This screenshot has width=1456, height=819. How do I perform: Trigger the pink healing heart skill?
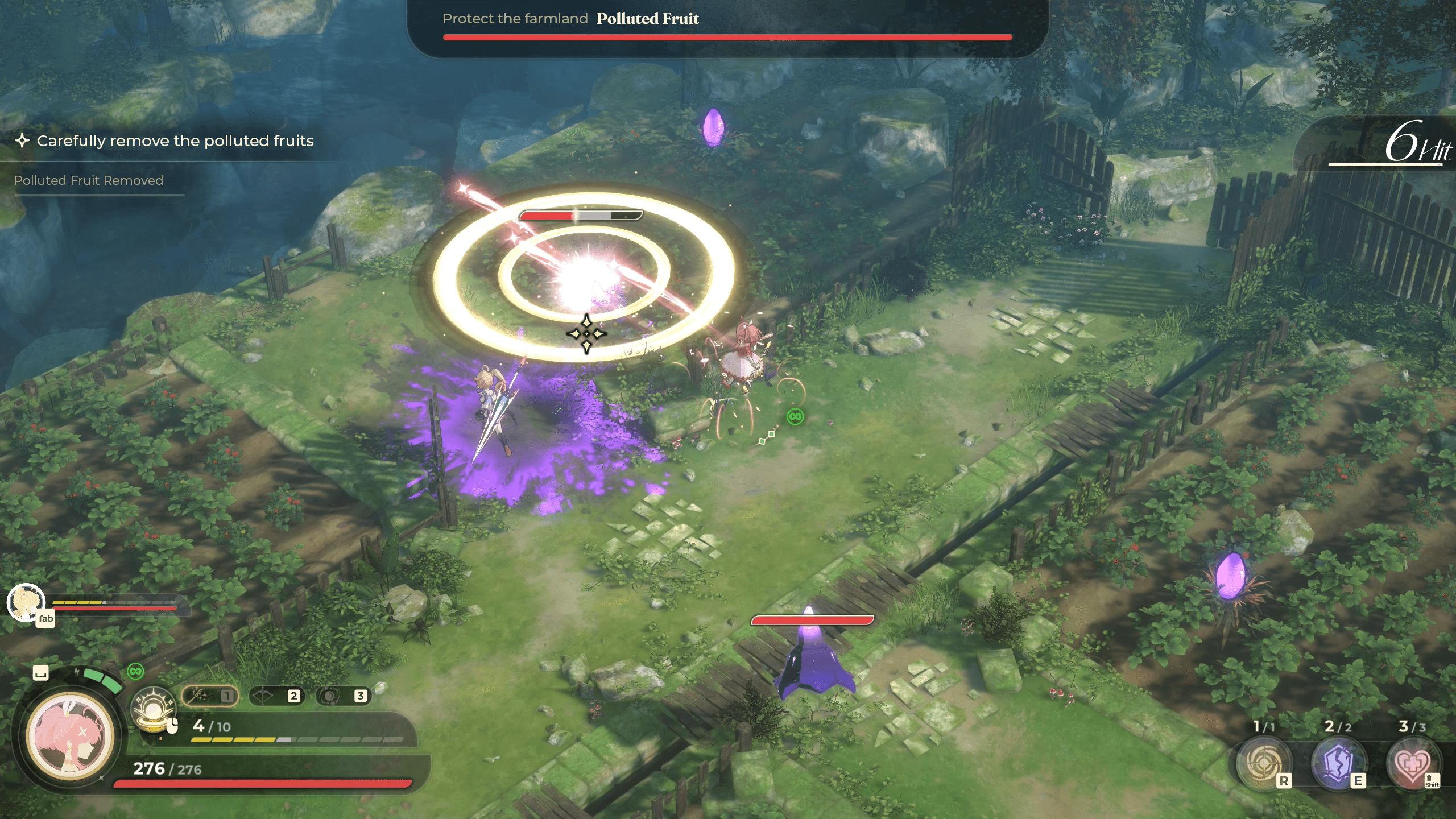click(1412, 764)
